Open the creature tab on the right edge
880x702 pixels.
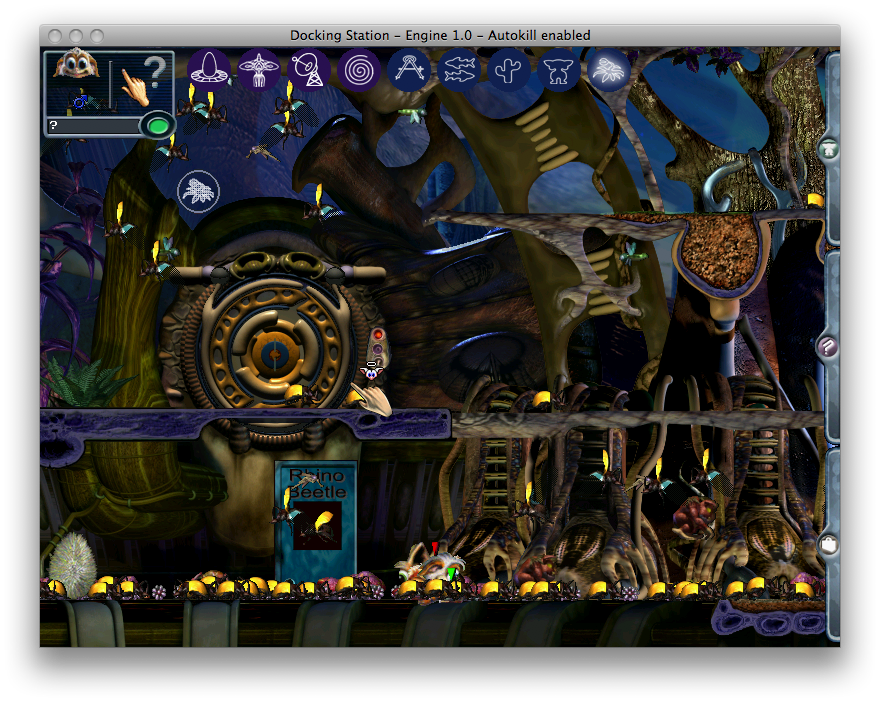(x=828, y=150)
